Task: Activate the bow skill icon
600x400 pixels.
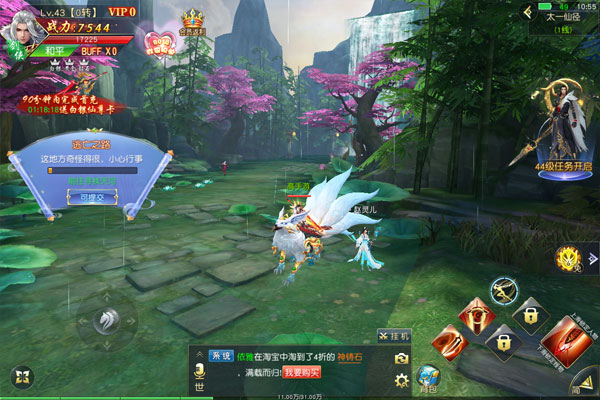Action: click(x=504, y=292)
